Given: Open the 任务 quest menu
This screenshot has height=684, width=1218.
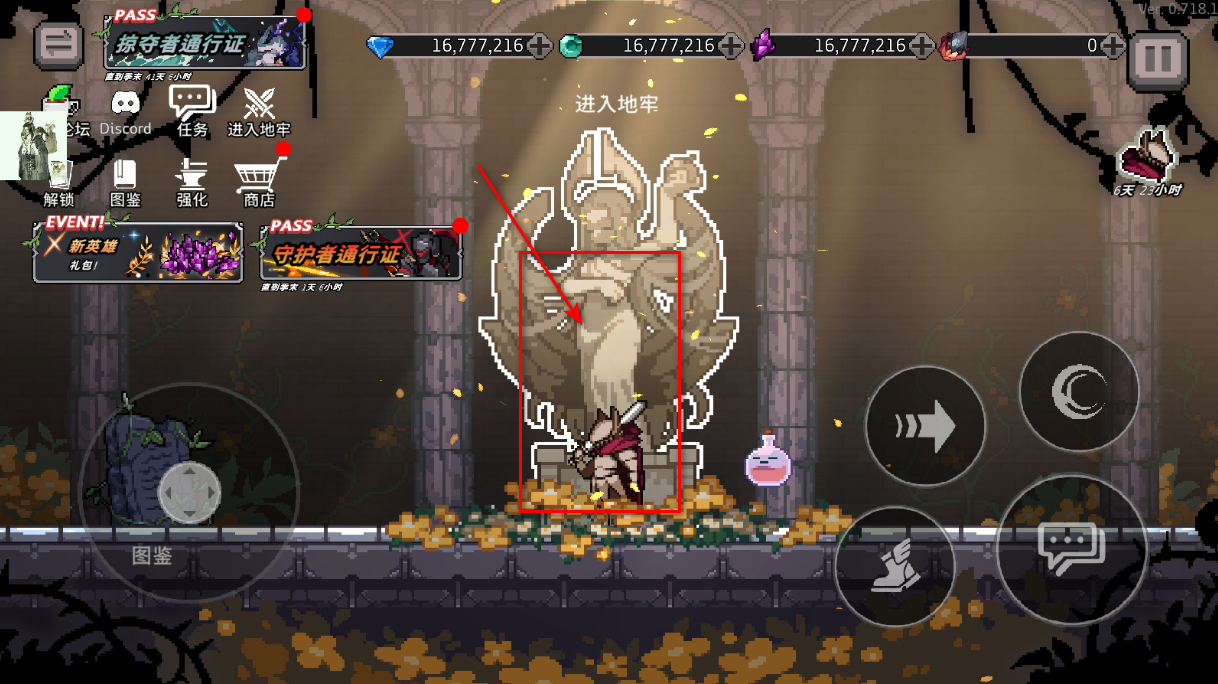Looking at the screenshot, I should [x=192, y=108].
